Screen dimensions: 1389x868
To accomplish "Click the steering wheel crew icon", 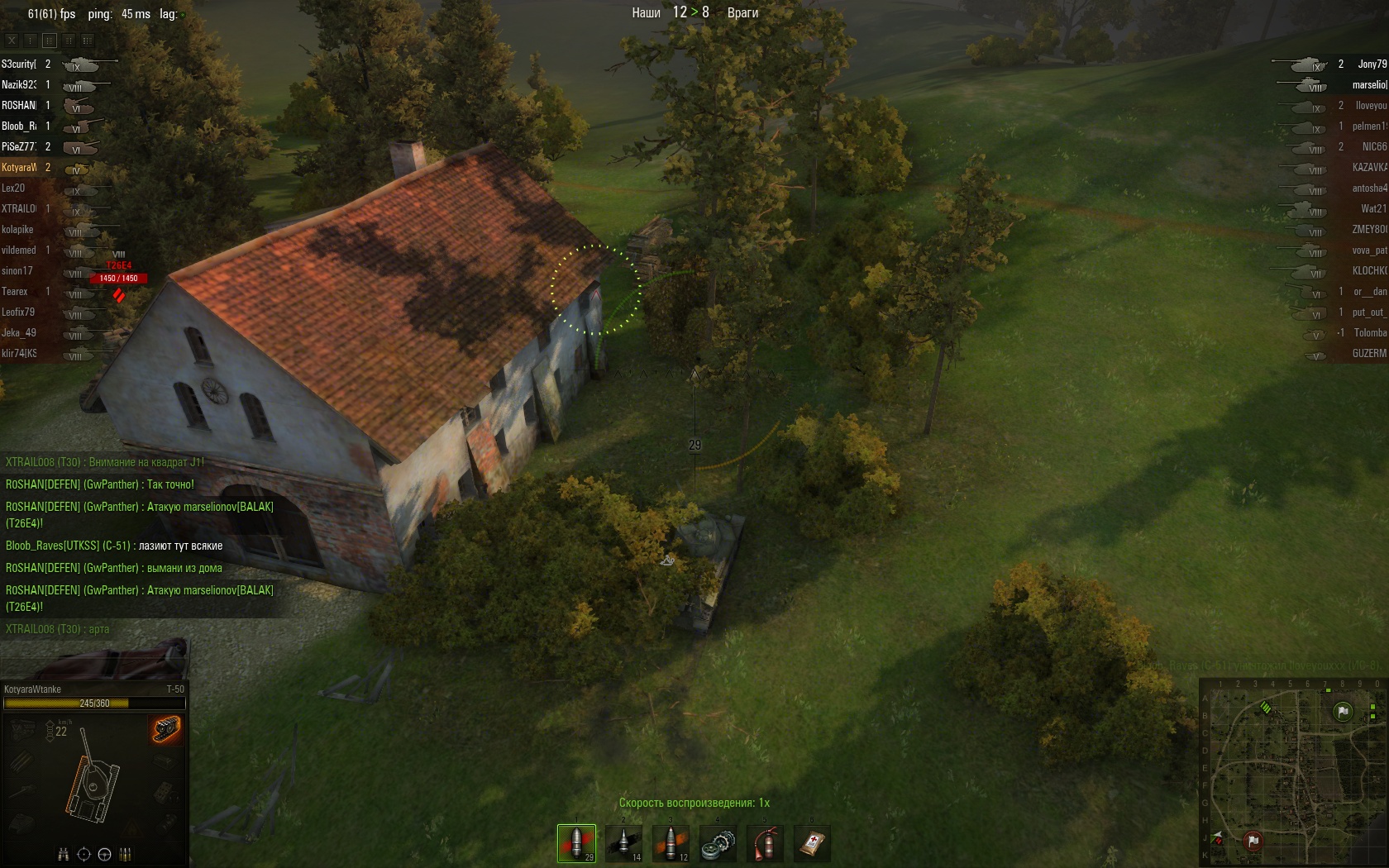I will click(x=104, y=854).
